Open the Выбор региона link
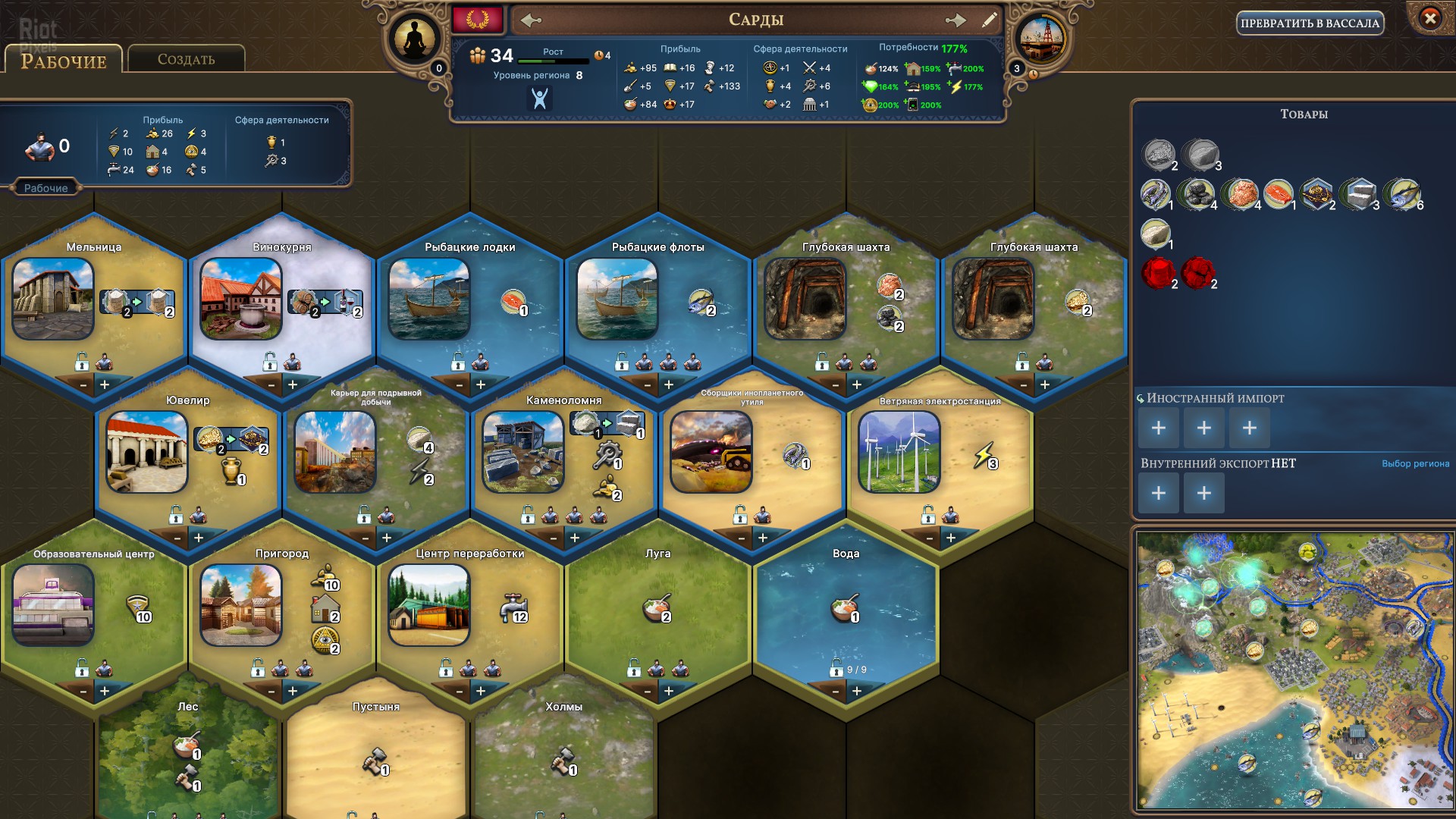Image resolution: width=1456 pixels, height=819 pixels. click(x=1415, y=463)
